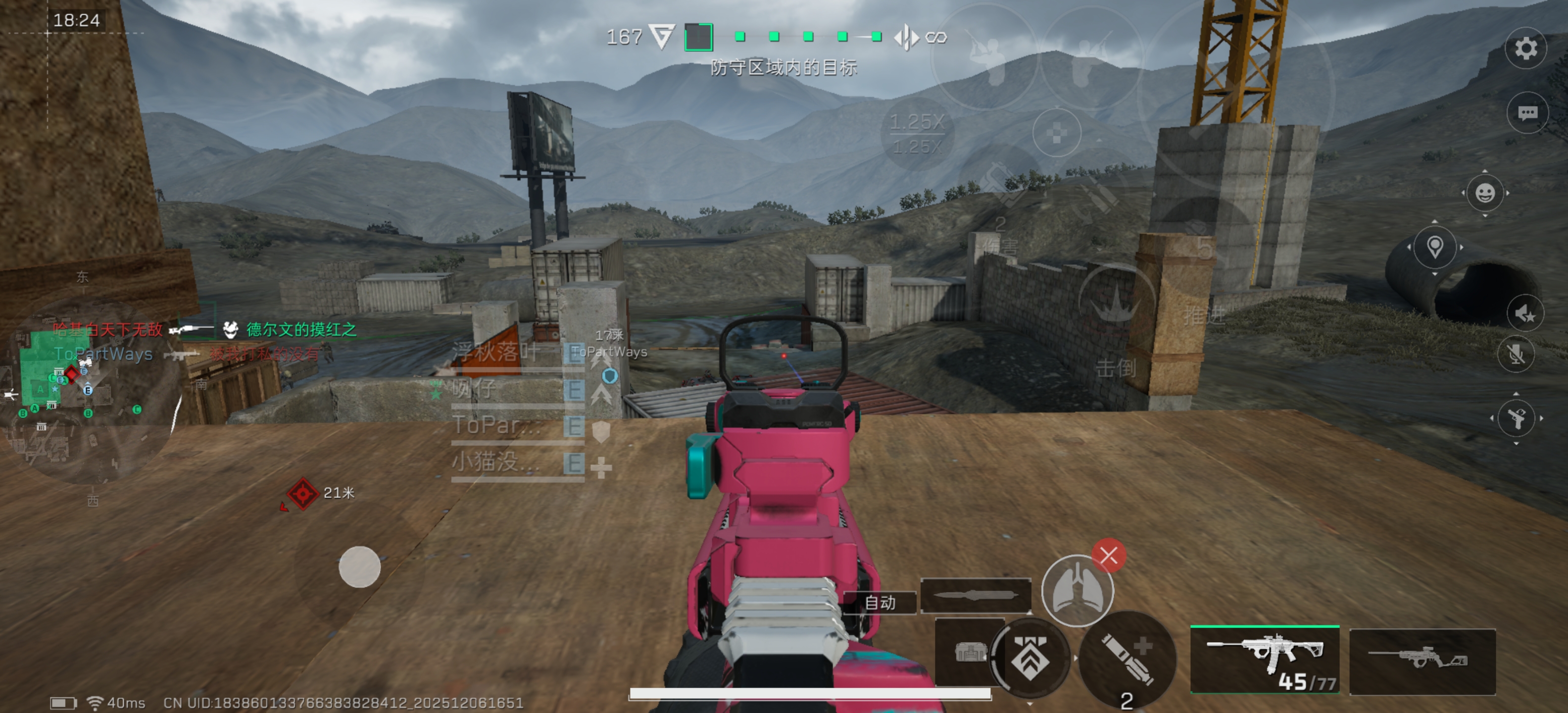The height and width of the screenshot is (713, 1568).
Task: Tap the location ping marker button
Action: 1435,247
